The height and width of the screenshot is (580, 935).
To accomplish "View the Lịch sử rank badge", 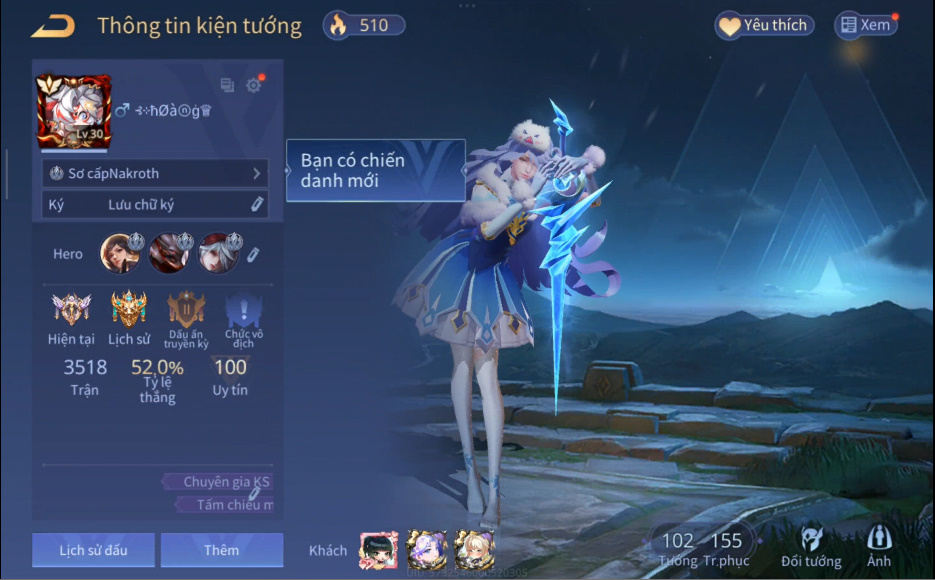I will (x=129, y=310).
